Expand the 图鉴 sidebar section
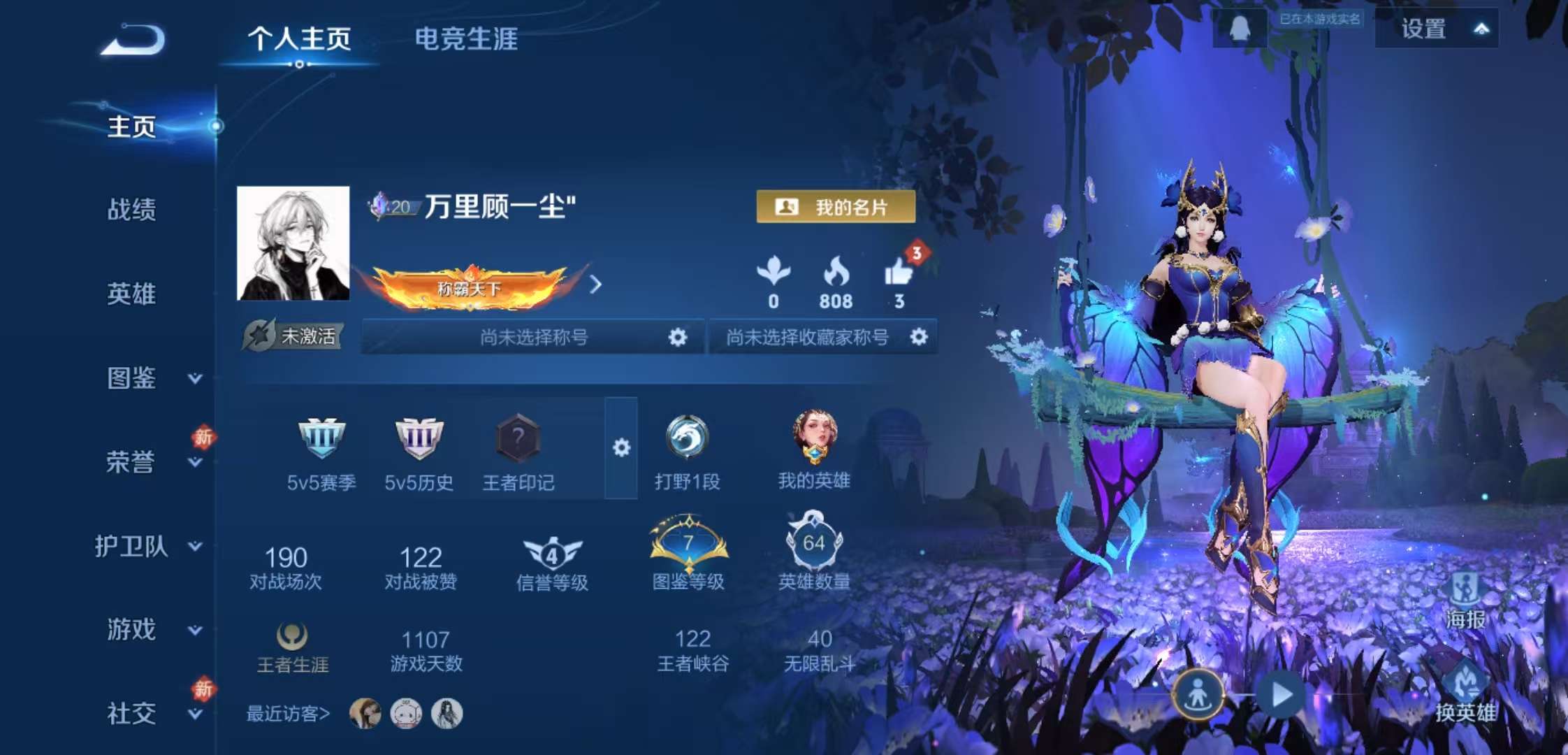 point(130,380)
